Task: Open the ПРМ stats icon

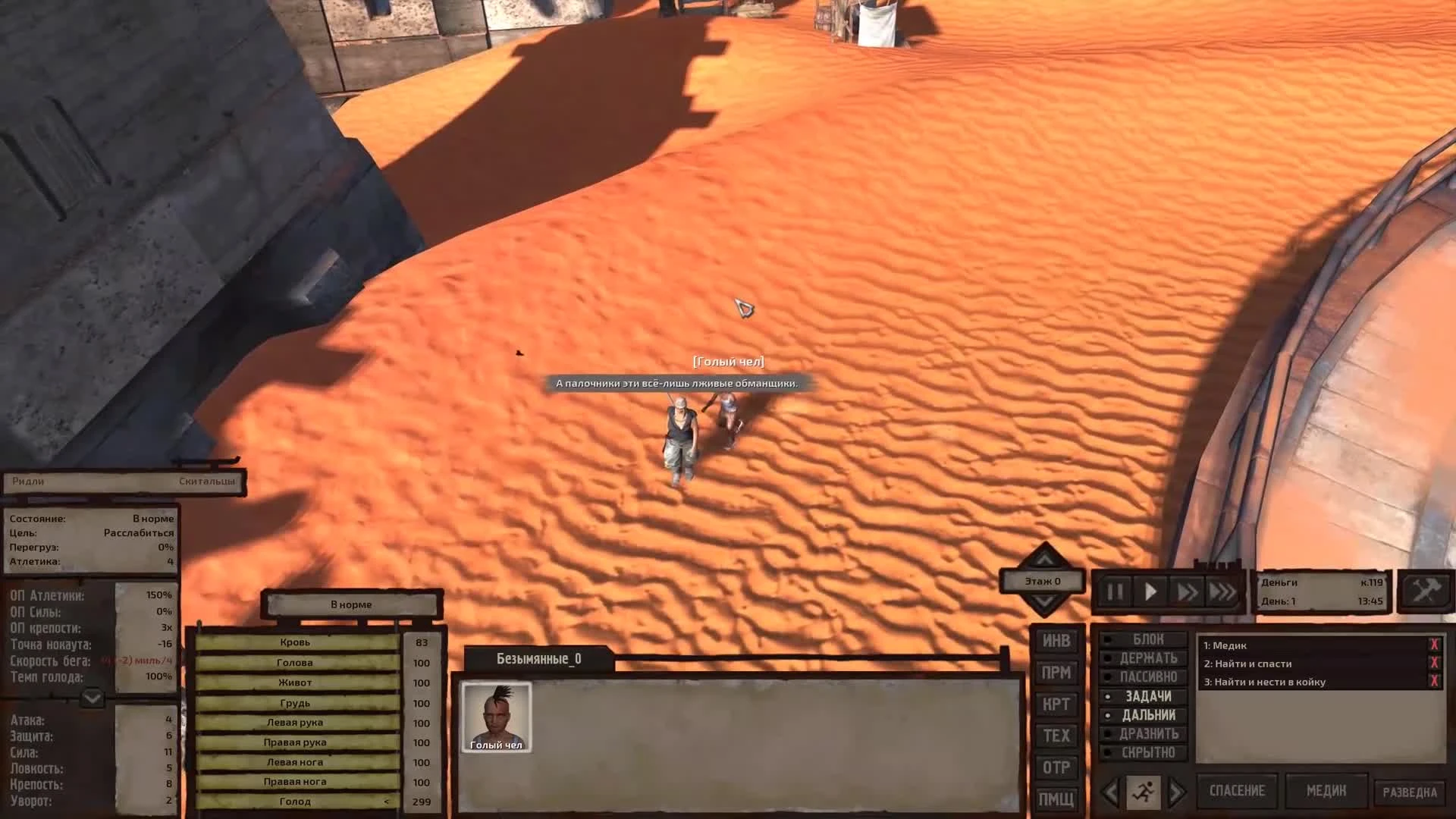Action: tap(1056, 673)
